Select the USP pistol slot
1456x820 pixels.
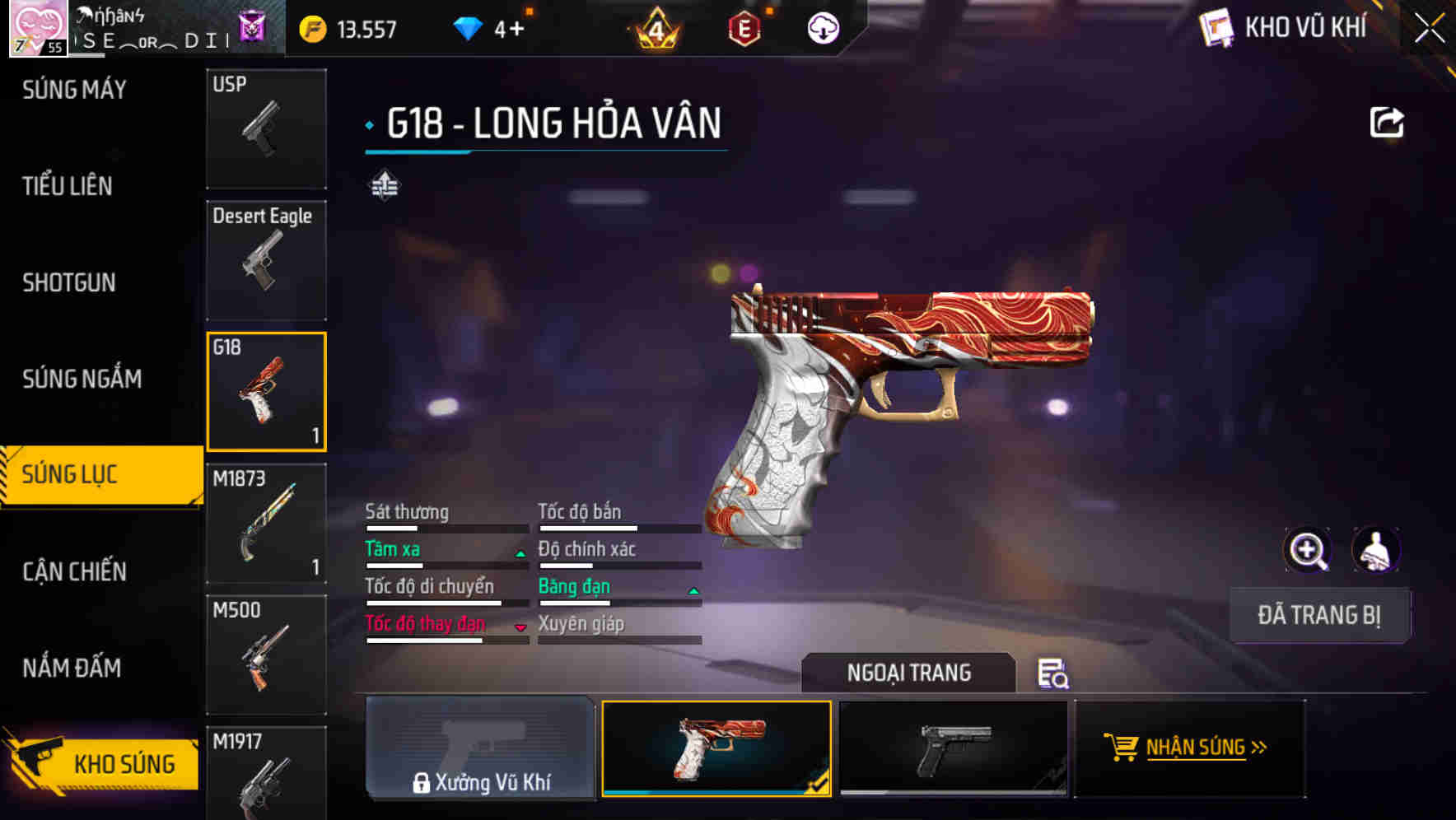266,128
